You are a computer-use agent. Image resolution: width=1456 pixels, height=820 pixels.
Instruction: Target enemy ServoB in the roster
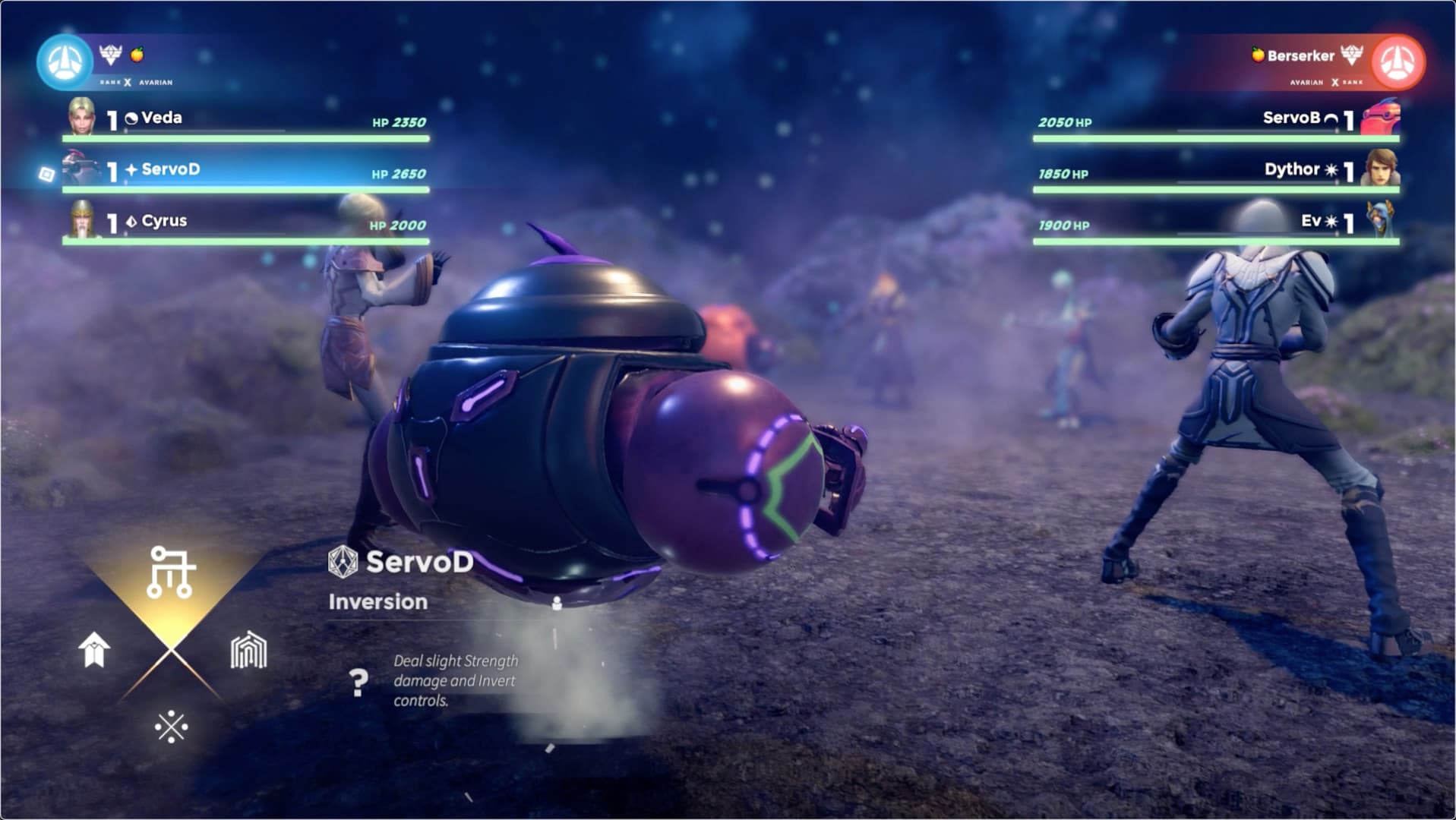coord(1290,118)
